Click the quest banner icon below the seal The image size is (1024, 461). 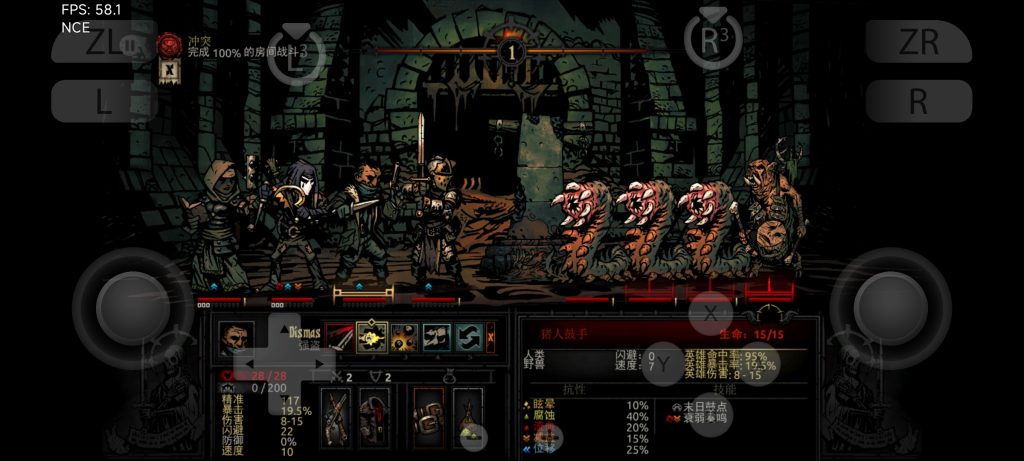point(169,71)
